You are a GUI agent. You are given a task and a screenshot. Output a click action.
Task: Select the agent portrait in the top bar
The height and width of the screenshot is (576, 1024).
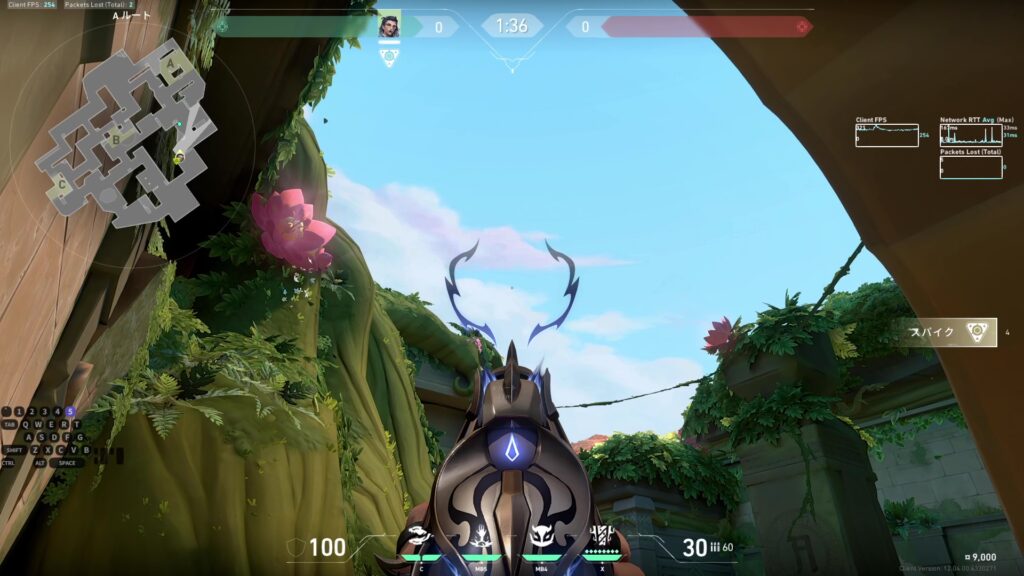pos(388,27)
